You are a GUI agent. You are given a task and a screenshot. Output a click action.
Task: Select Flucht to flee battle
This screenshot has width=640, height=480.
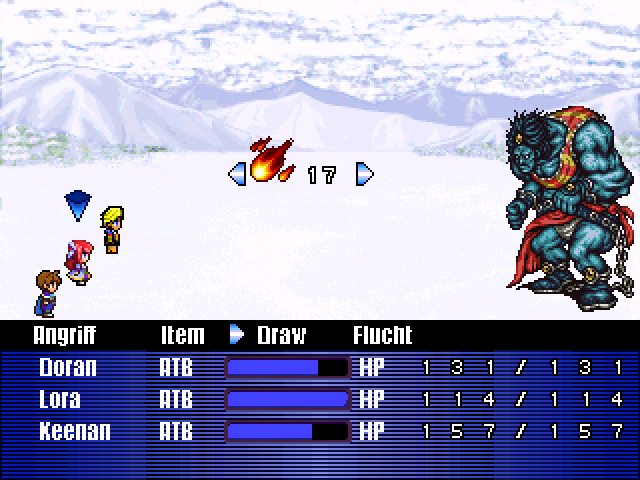[x=382, y=334]
